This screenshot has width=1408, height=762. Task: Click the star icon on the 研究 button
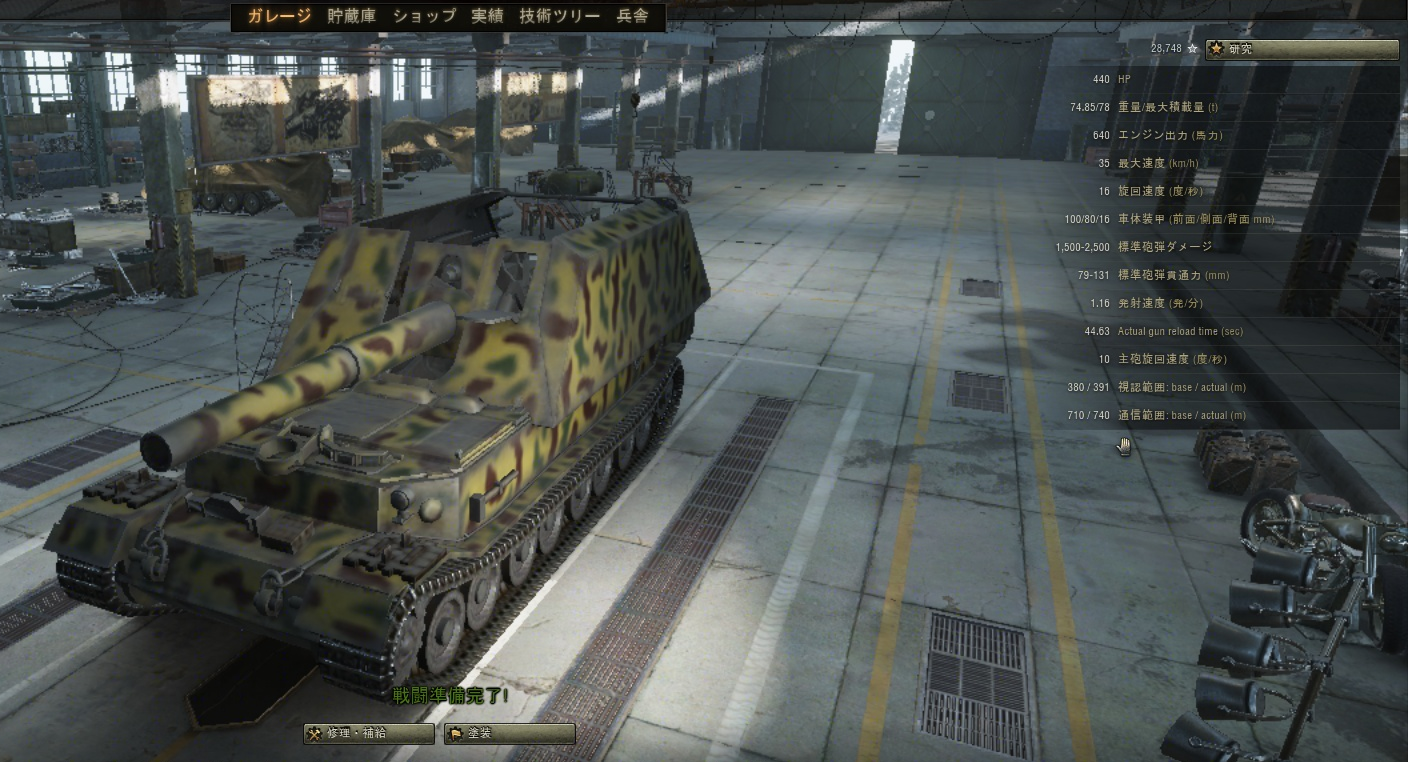click(1214, 48)
